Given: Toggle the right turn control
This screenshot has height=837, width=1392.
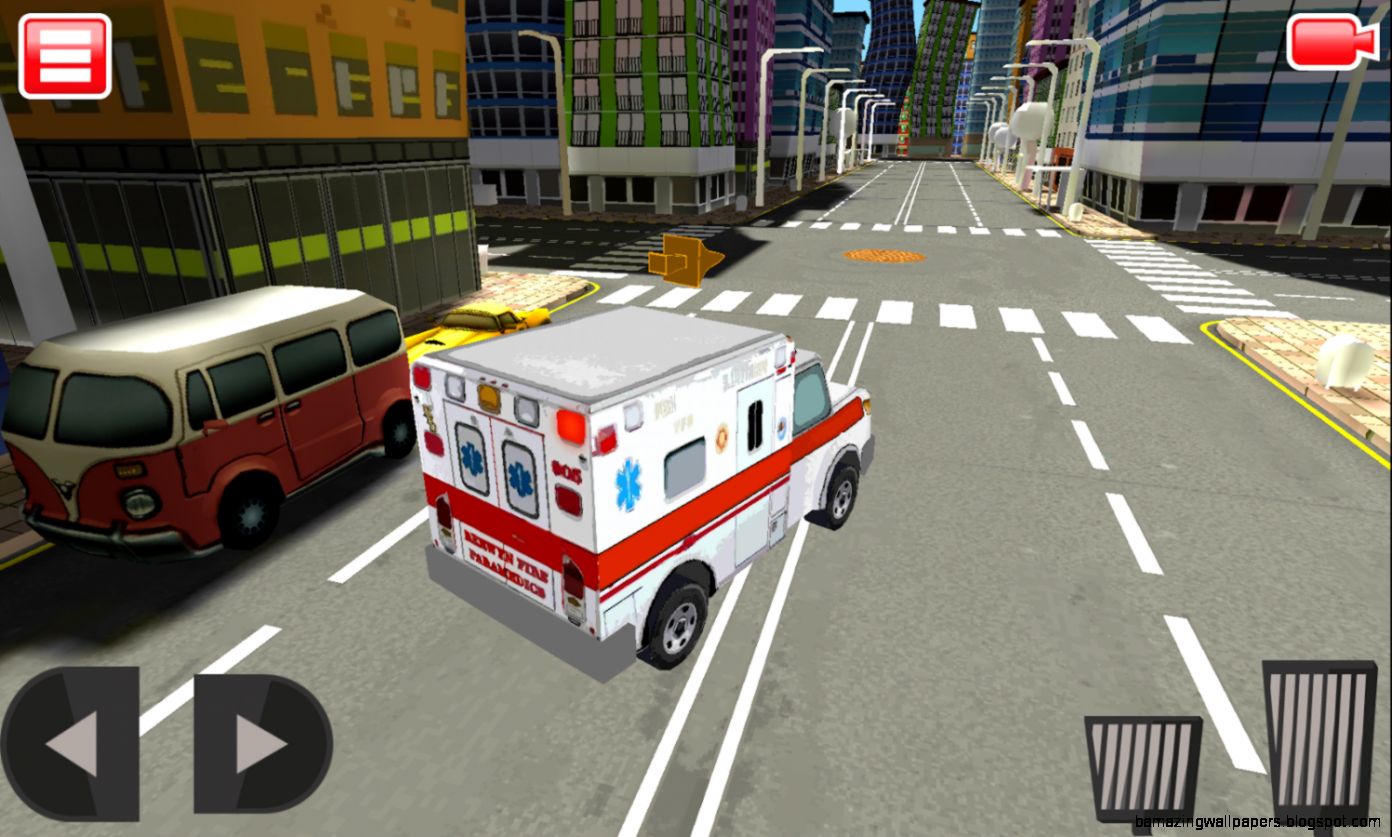Looking at the screenshot, I should click(255, 742).
